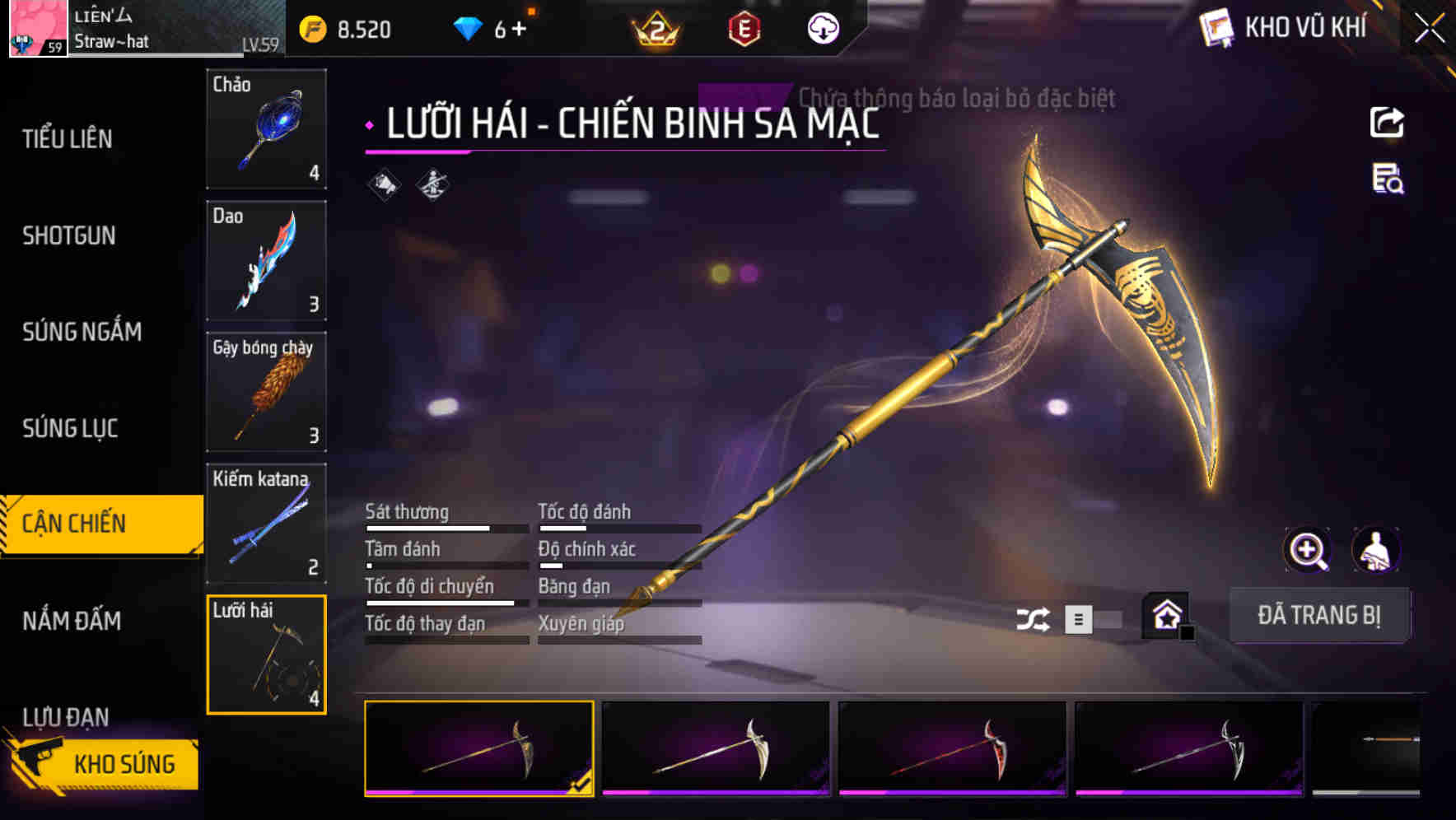Expand the LỰU ĐẠN category
The width and height of the screenshot is (1456, 820).
[68, 717]
